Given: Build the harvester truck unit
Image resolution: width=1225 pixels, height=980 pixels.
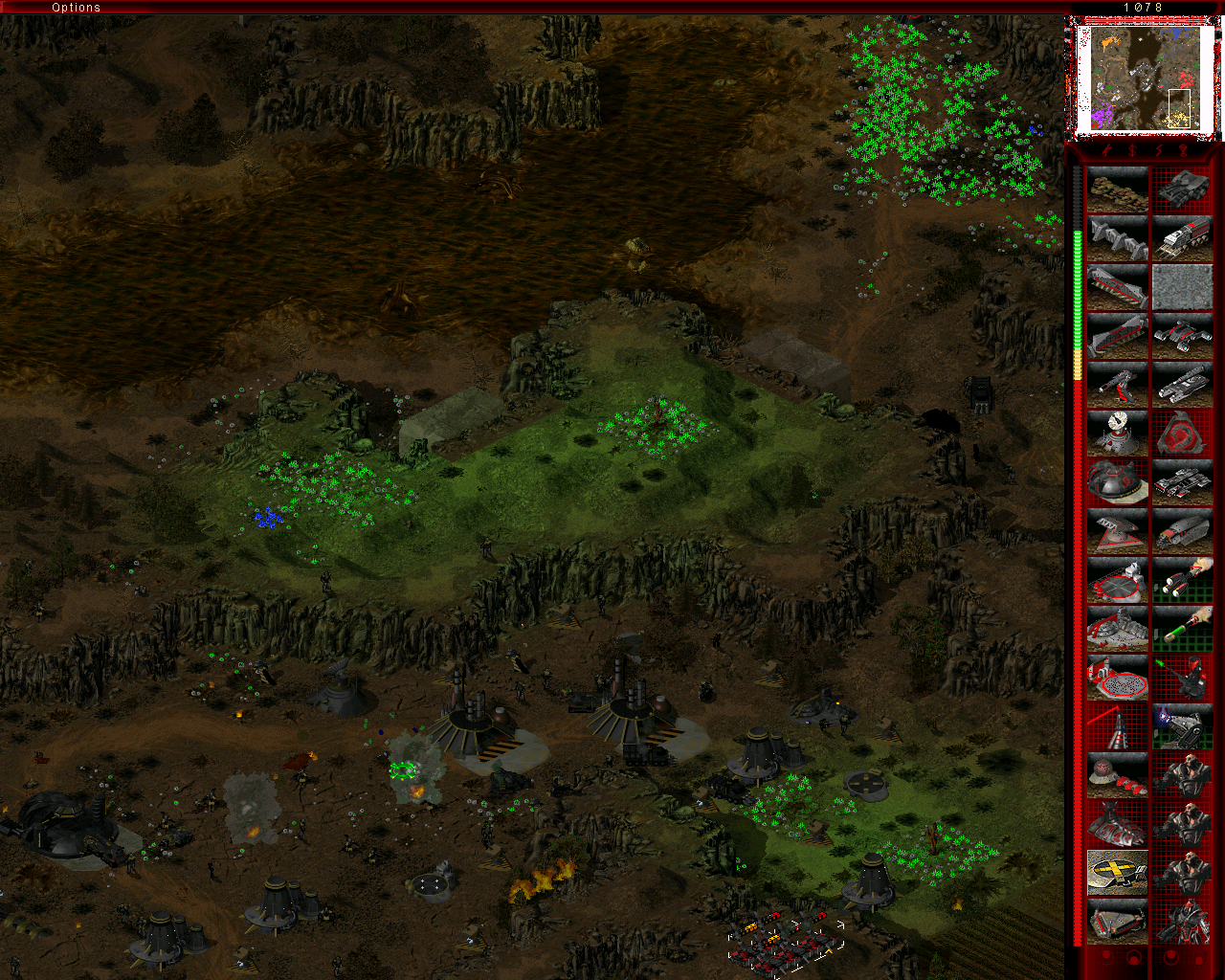Looking at the screenshot, I should (x=1182, y=238).
